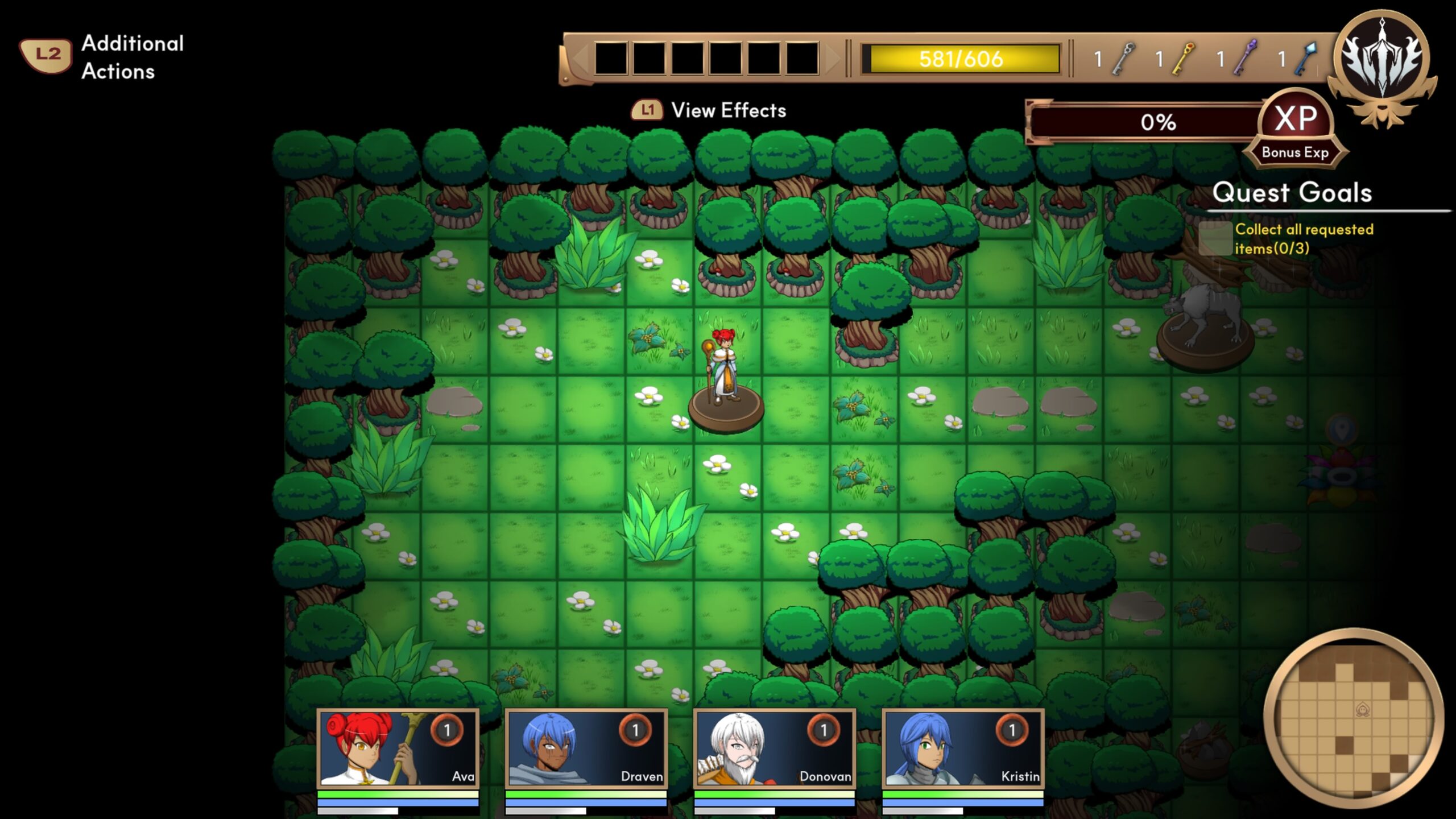Screen dimensions: 1456x819
Task: Select the purple key icon
Action: coord(1245,59)
